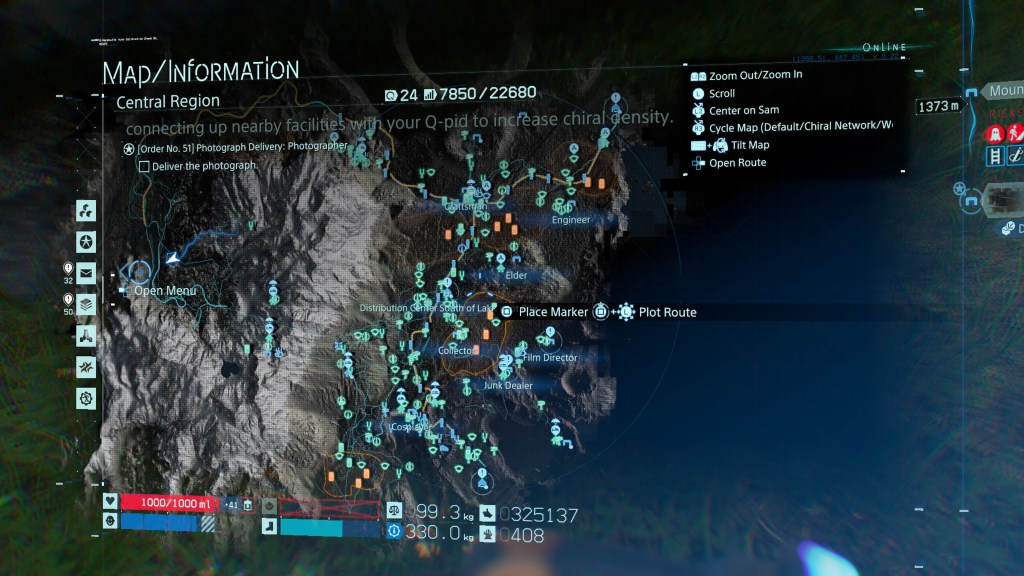This screenshot has height=576, width=1024.
Task: Select the Engineer facility label
Action: [x=570, y=220]
